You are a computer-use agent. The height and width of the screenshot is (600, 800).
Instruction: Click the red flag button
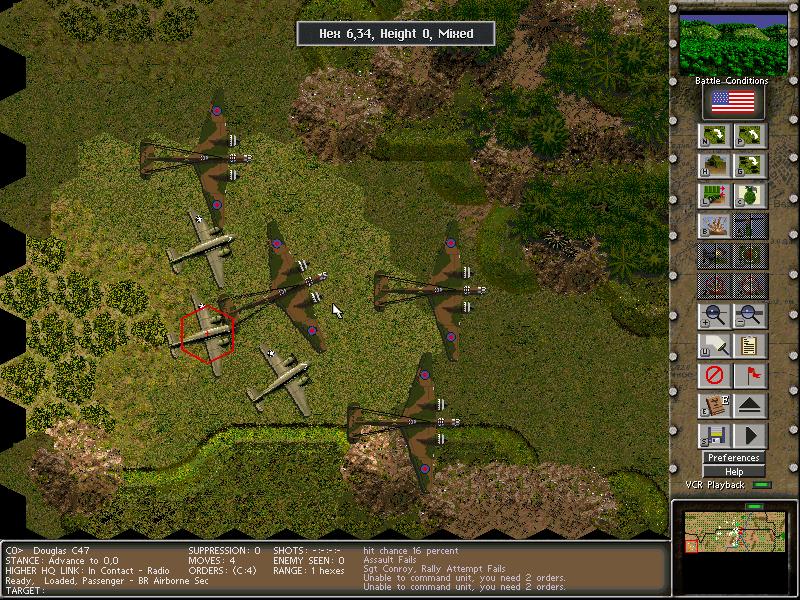point(750,376)
